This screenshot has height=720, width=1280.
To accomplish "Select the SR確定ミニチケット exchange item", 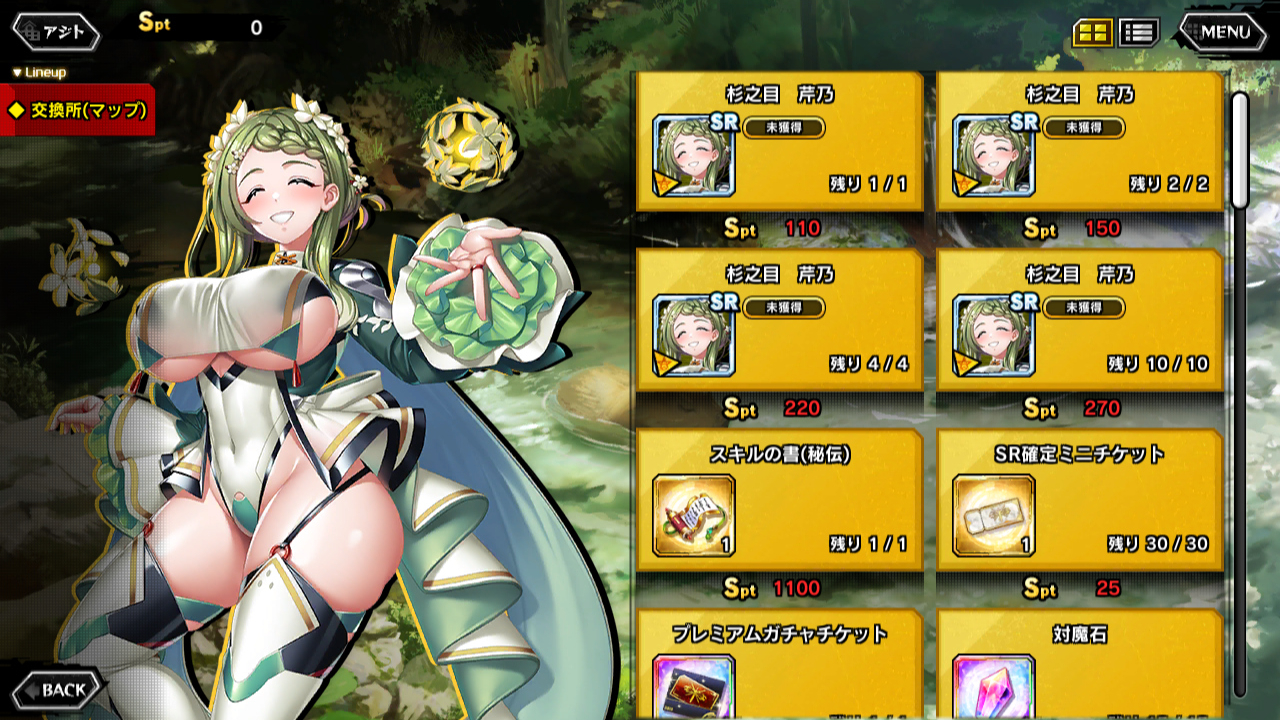I will coord(1079,500).
